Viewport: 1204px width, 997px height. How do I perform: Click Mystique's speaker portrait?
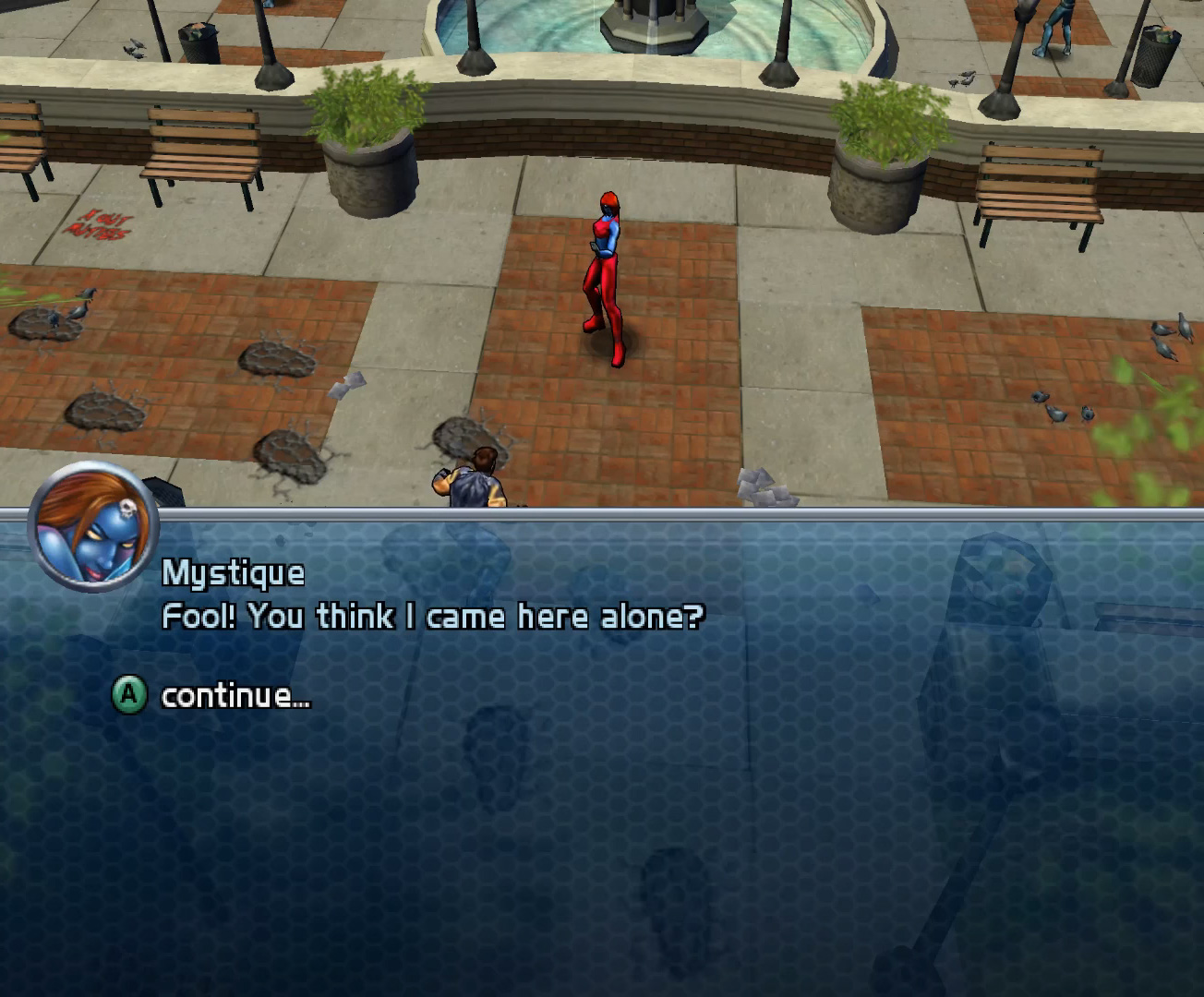point(94,528)
